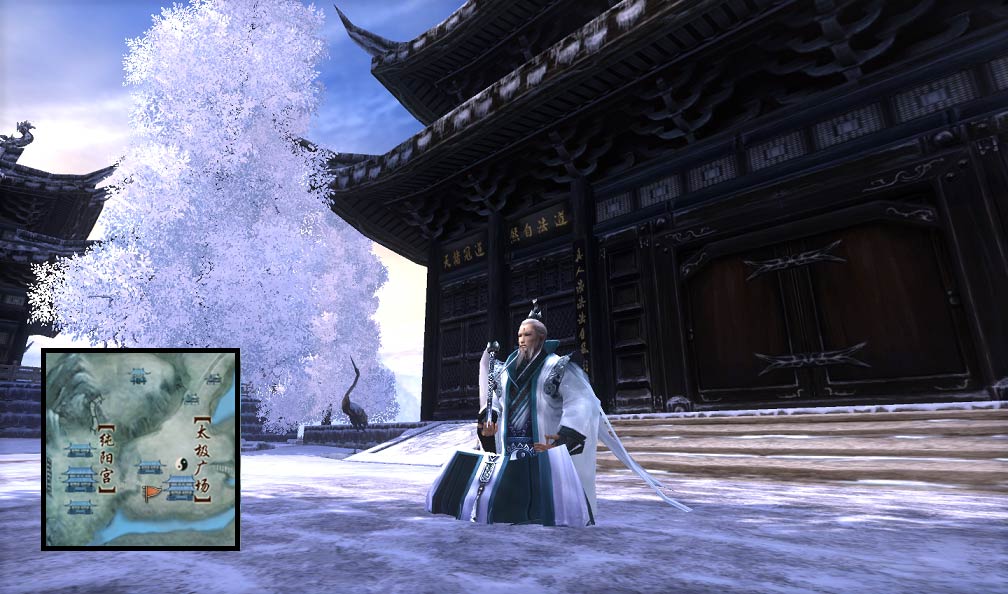This screenshot has width=1008, height=594.
Task: Choose the 纯阳宫 location label
Action: [108, 458]
